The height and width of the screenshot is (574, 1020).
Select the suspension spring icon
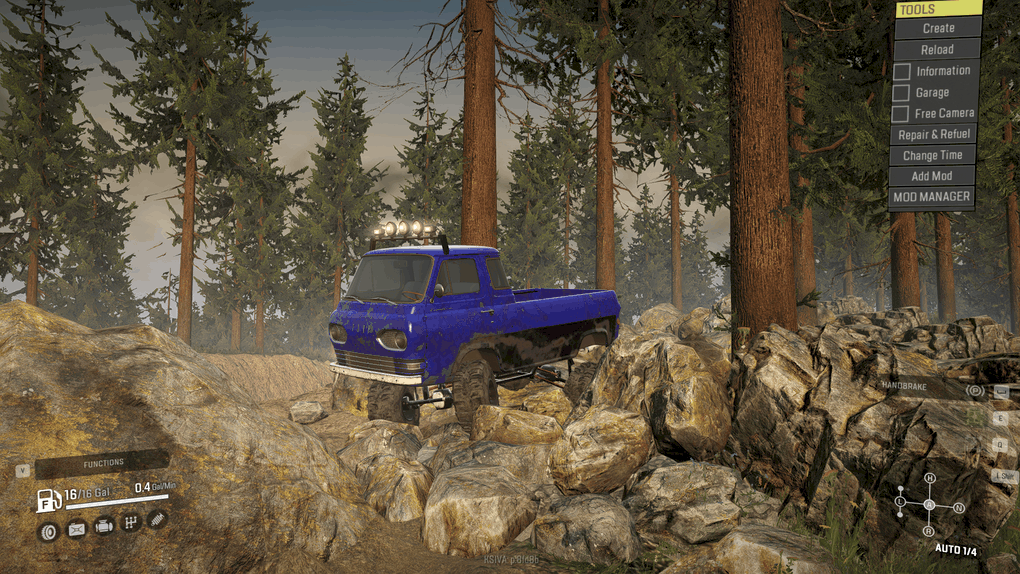coord(157,519)
